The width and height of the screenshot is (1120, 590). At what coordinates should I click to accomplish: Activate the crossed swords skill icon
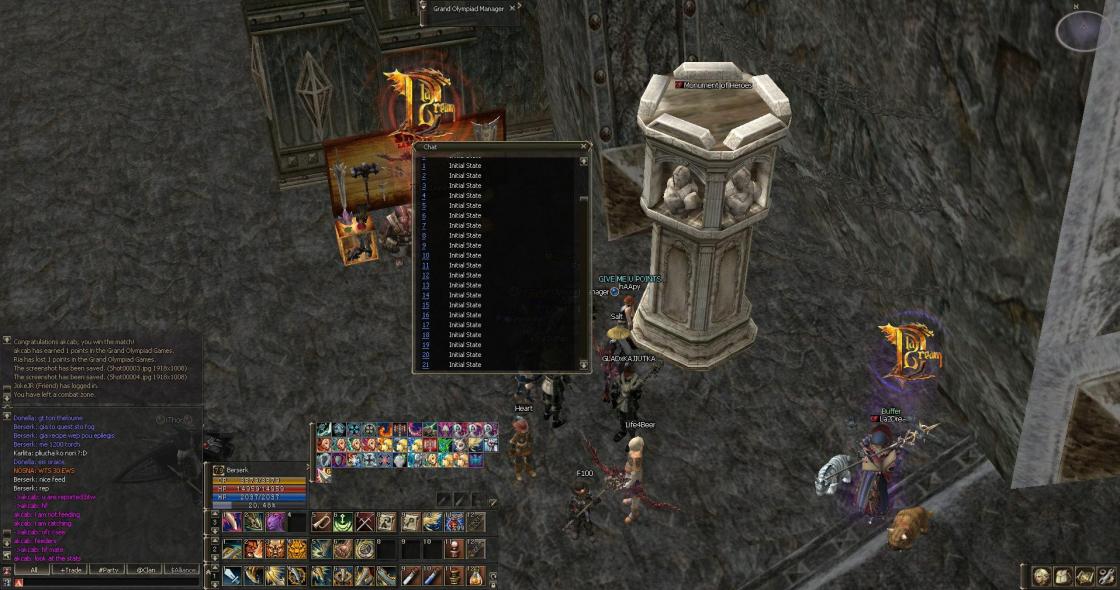[365, 522]
